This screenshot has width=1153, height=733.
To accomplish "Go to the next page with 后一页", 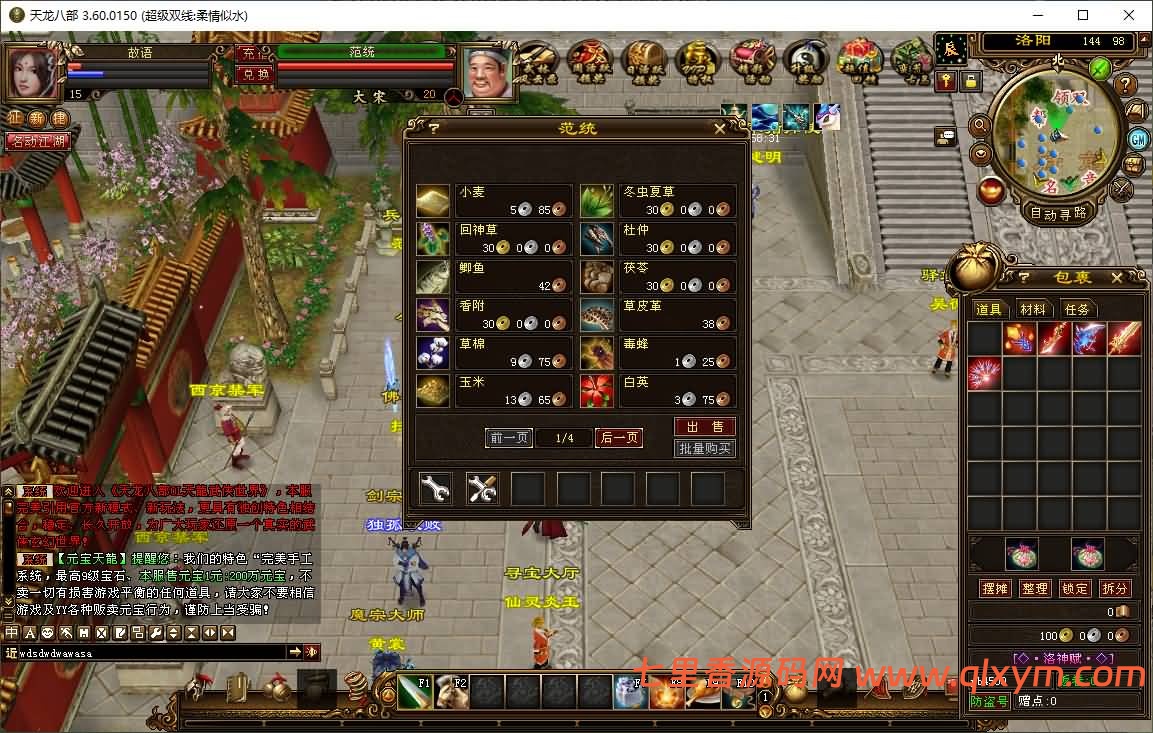I will [x=619, y=438].
